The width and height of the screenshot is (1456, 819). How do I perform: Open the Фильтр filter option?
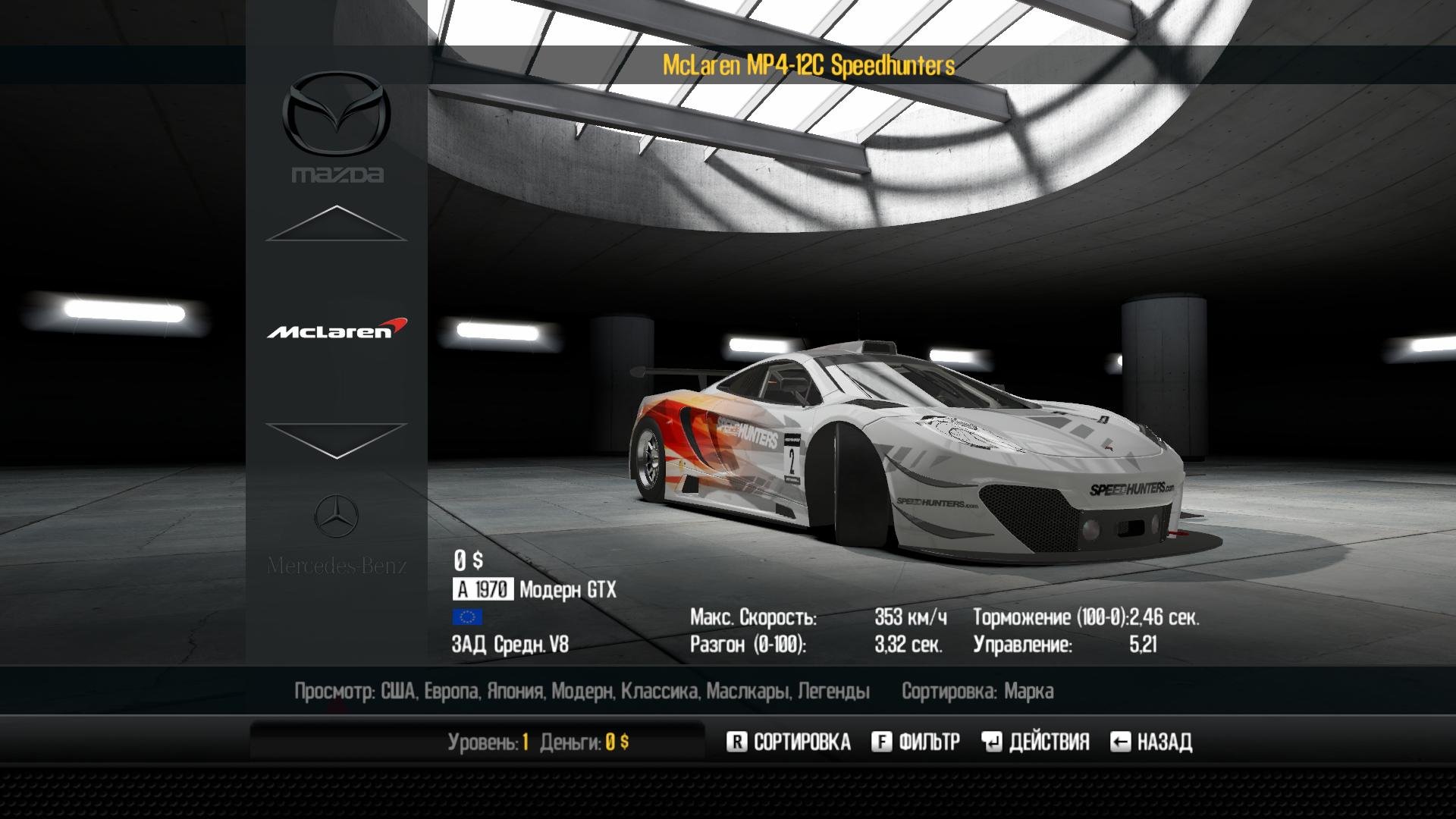click(x=915, y=742)
